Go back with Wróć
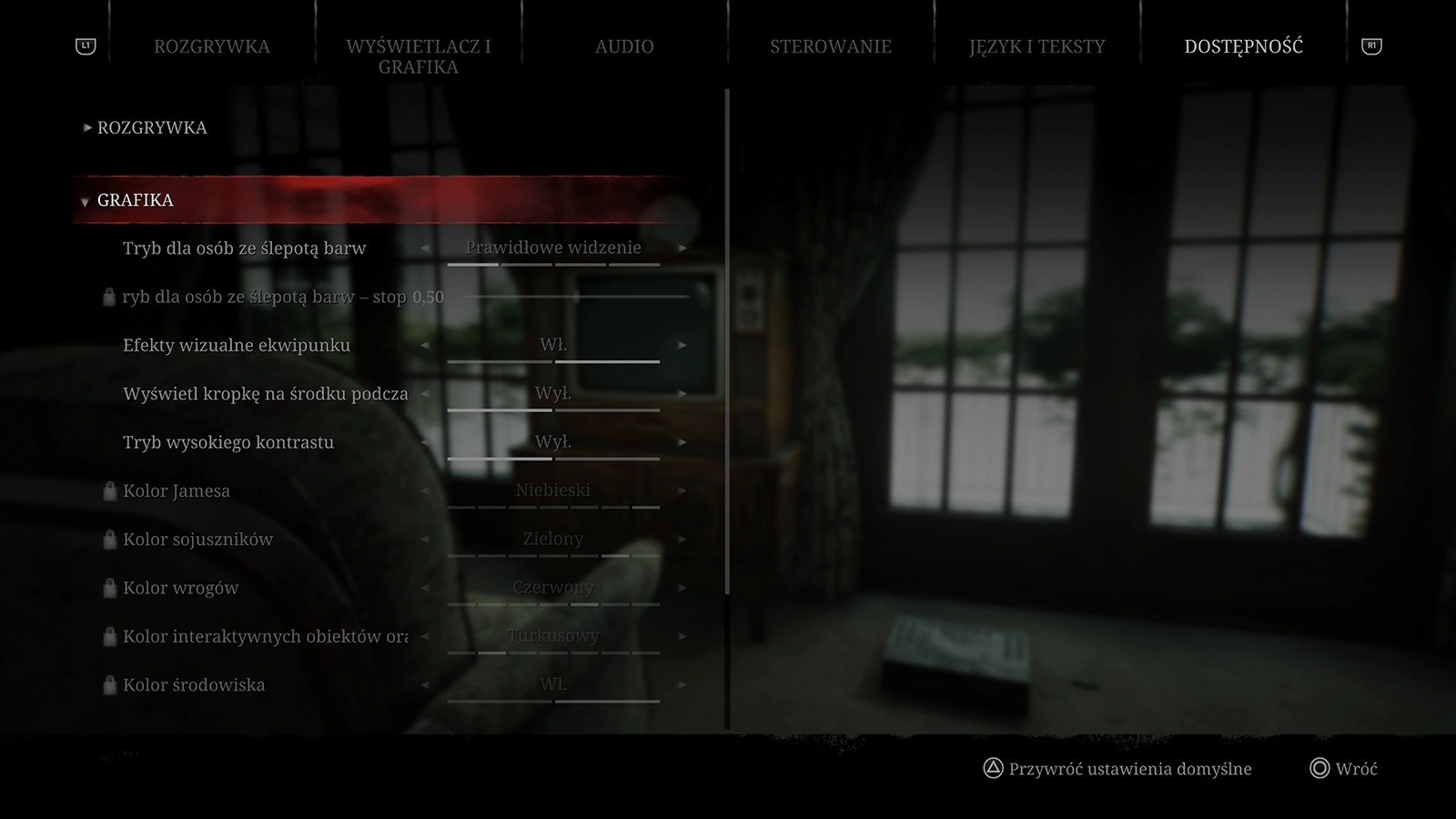This screenshot has height=819, width=1456. tap(1355, 769)
